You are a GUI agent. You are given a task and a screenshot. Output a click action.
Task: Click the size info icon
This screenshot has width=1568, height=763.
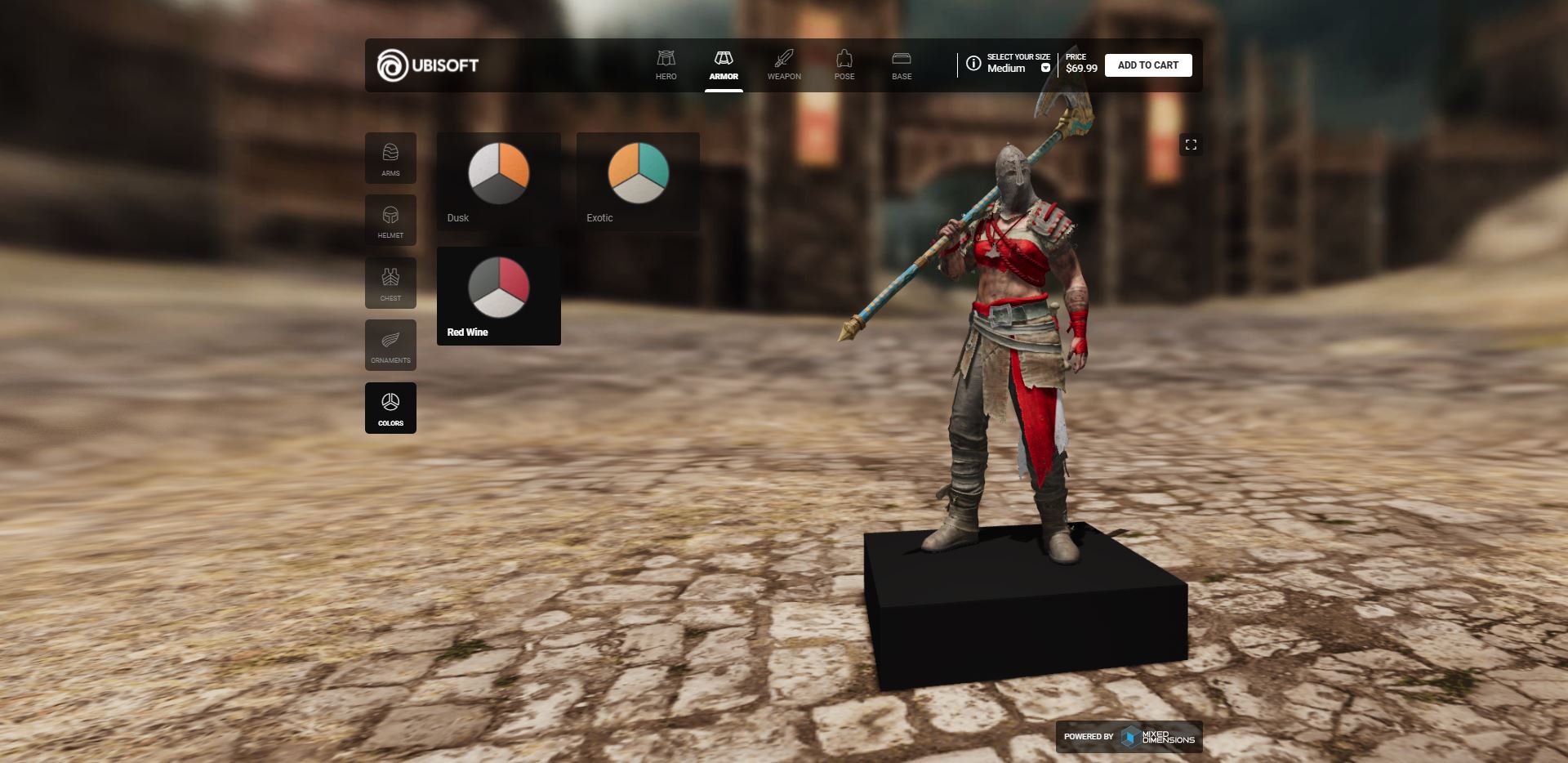[x=973, y=64]
